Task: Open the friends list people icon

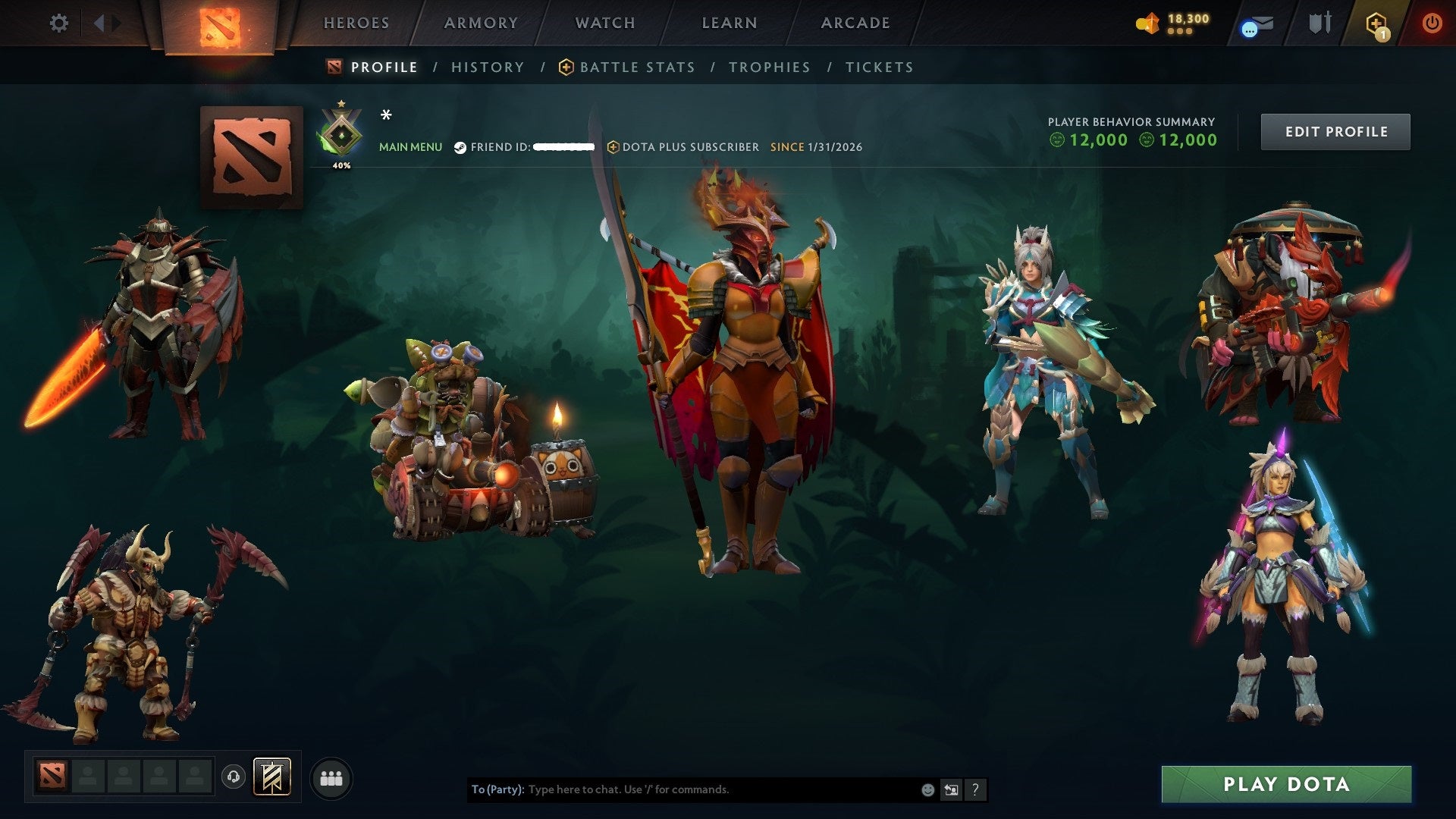Action: (331, 777)
